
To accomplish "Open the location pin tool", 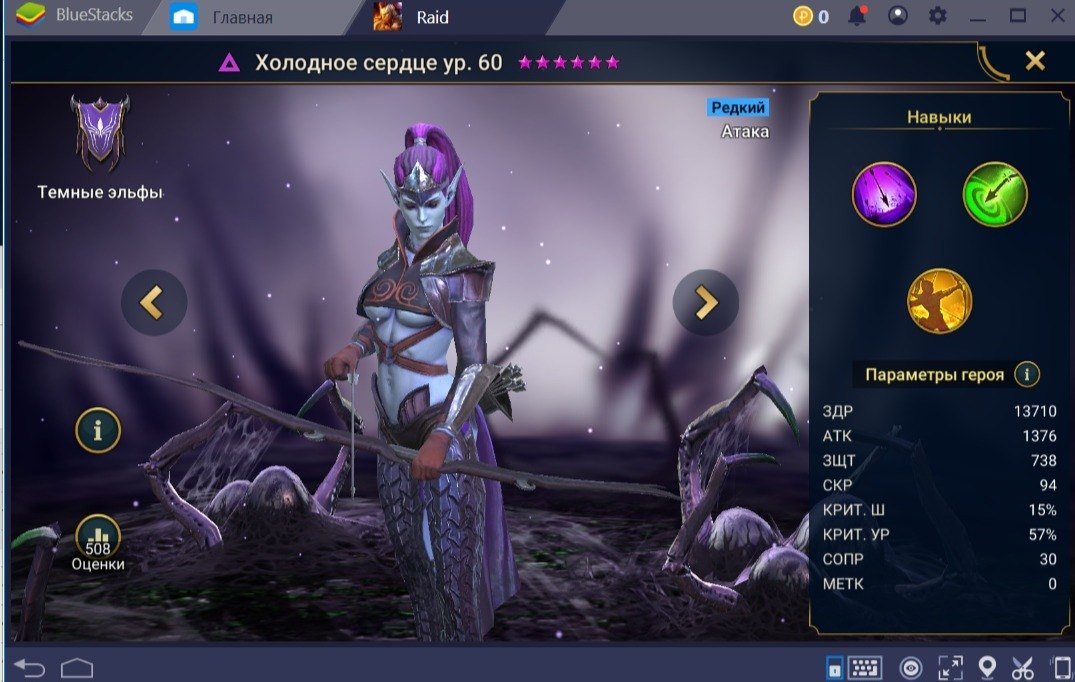I will coord(987,667).
